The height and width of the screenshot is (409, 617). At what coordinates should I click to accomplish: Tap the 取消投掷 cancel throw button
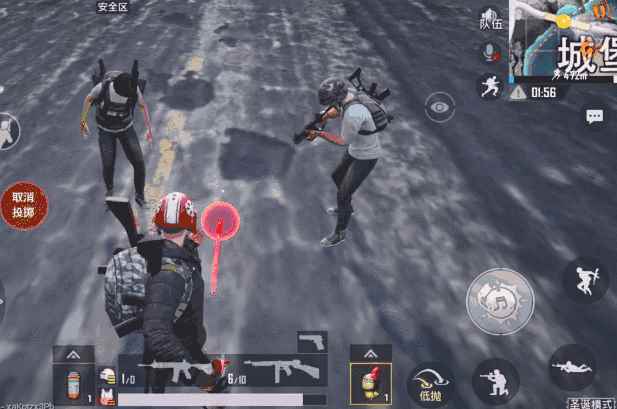[23, 206]
